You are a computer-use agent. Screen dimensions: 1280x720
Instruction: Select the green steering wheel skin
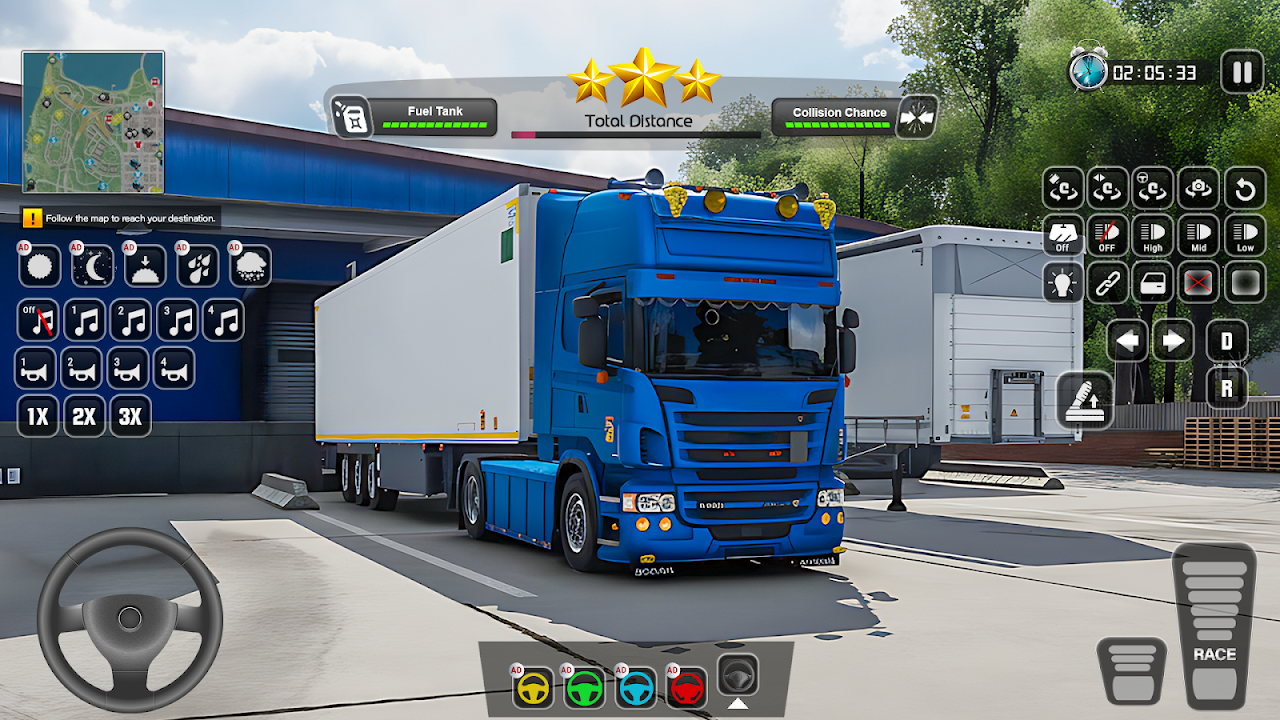585,687
